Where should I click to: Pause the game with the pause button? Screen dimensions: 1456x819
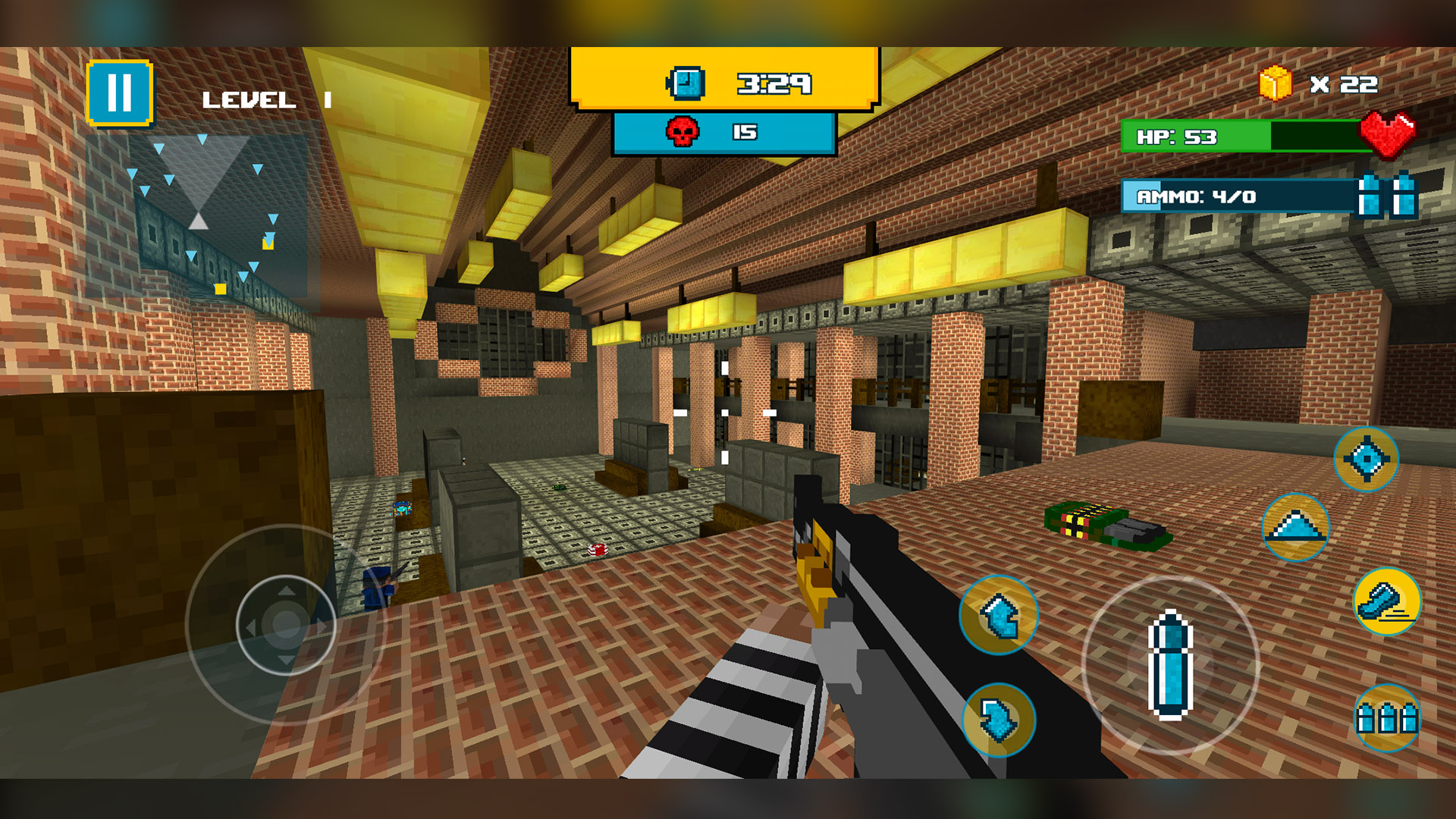coord(120,93)
